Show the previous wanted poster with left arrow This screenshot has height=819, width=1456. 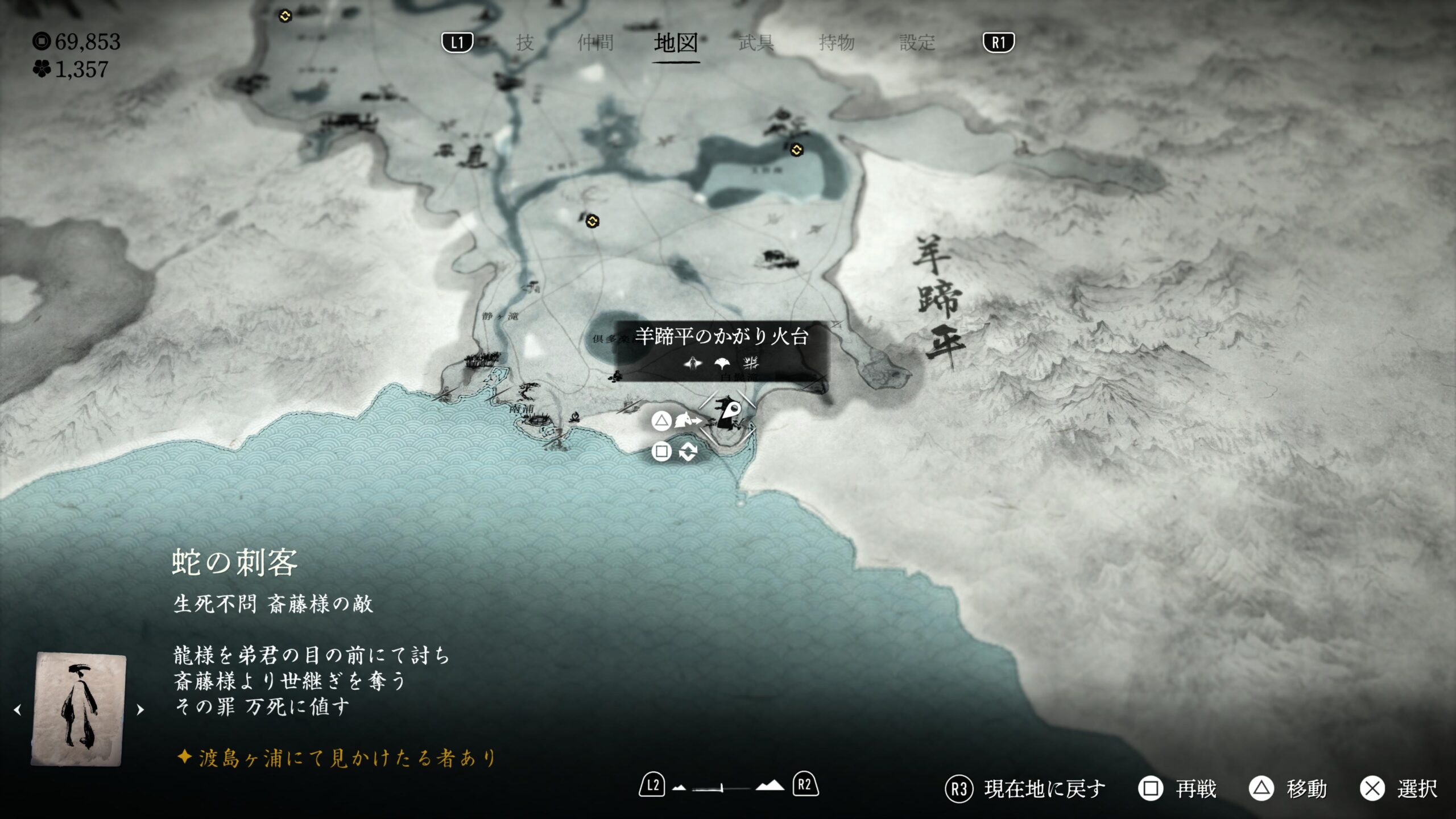click(18, 710)
